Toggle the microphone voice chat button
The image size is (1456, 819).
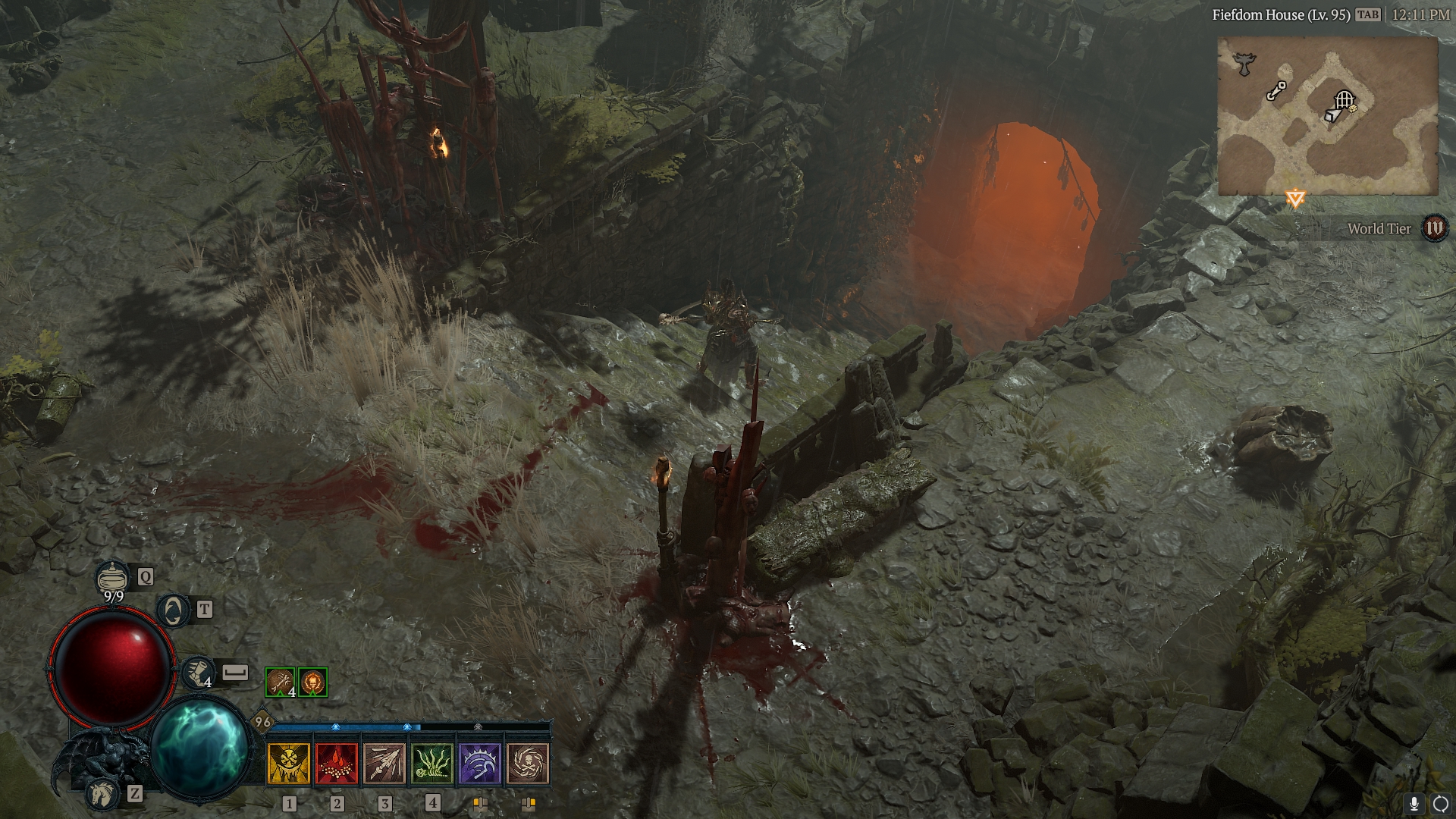(1414, 804)
